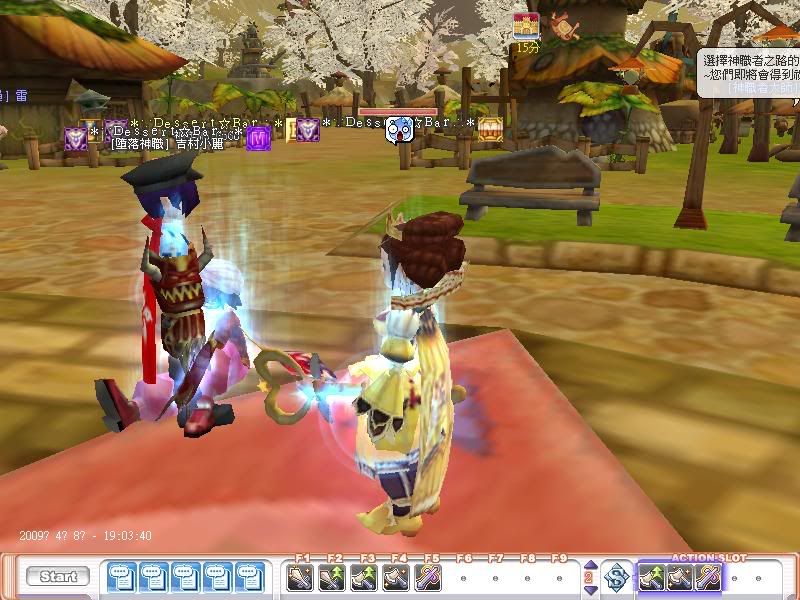Select the wand icon in the Action Slot
This screenshot has width=800, height=600.
click(708, 577)
